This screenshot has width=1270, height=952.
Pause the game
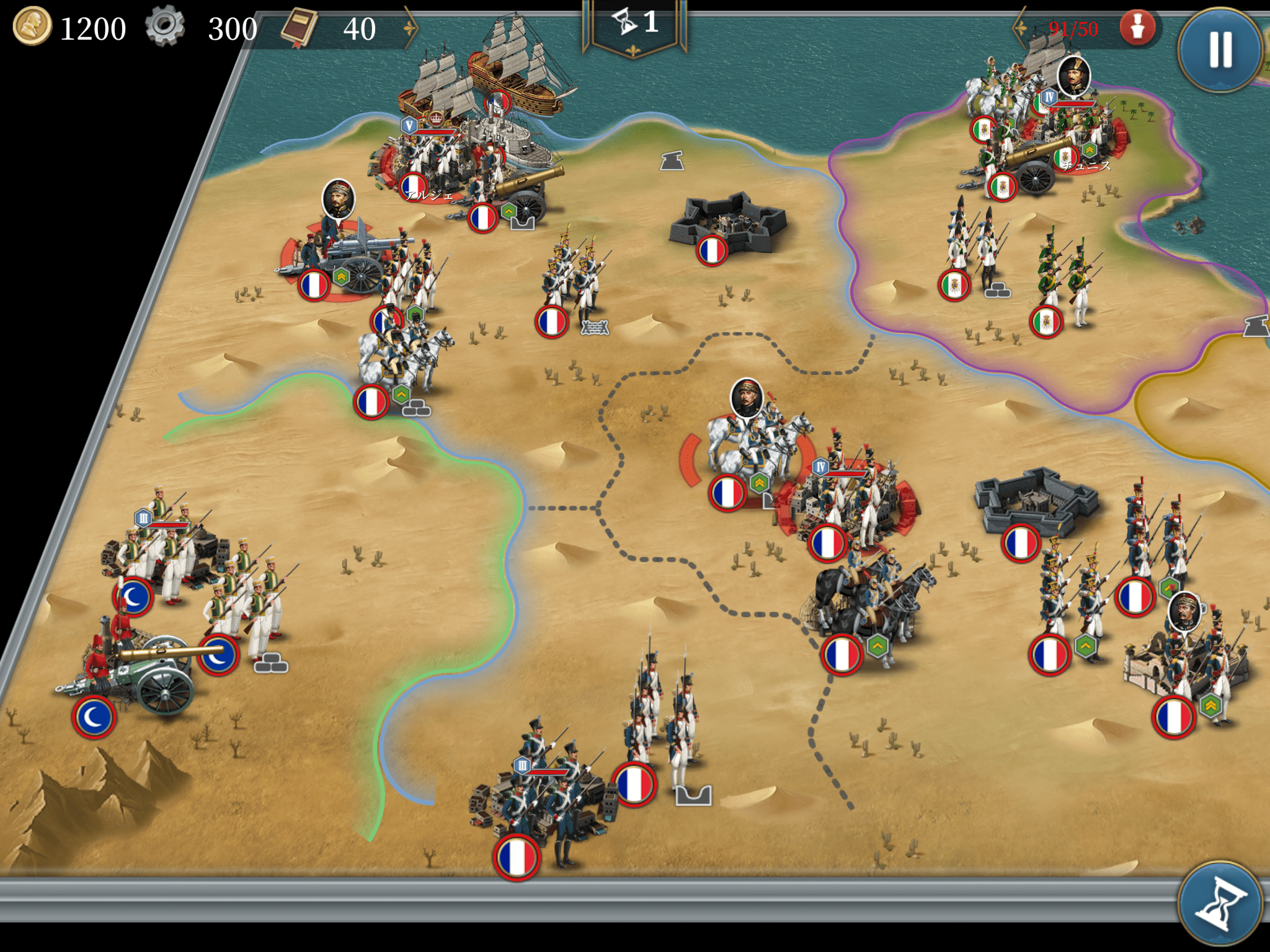pos(1219,50)
